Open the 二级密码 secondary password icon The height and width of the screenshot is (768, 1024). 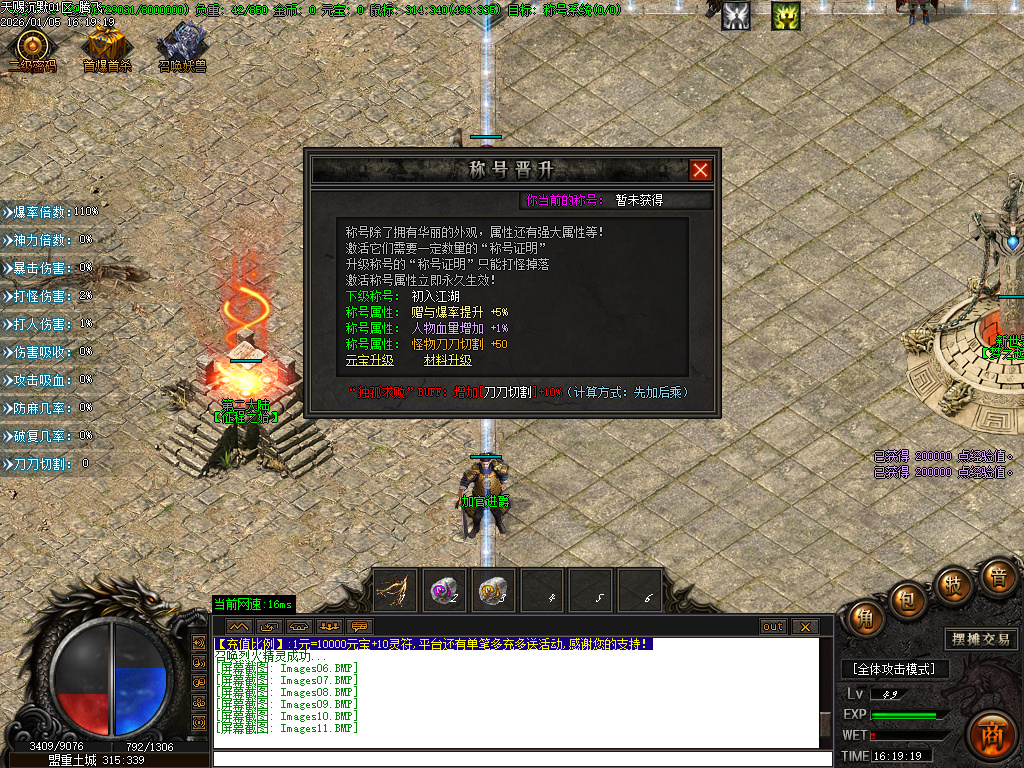coord(33,48)
